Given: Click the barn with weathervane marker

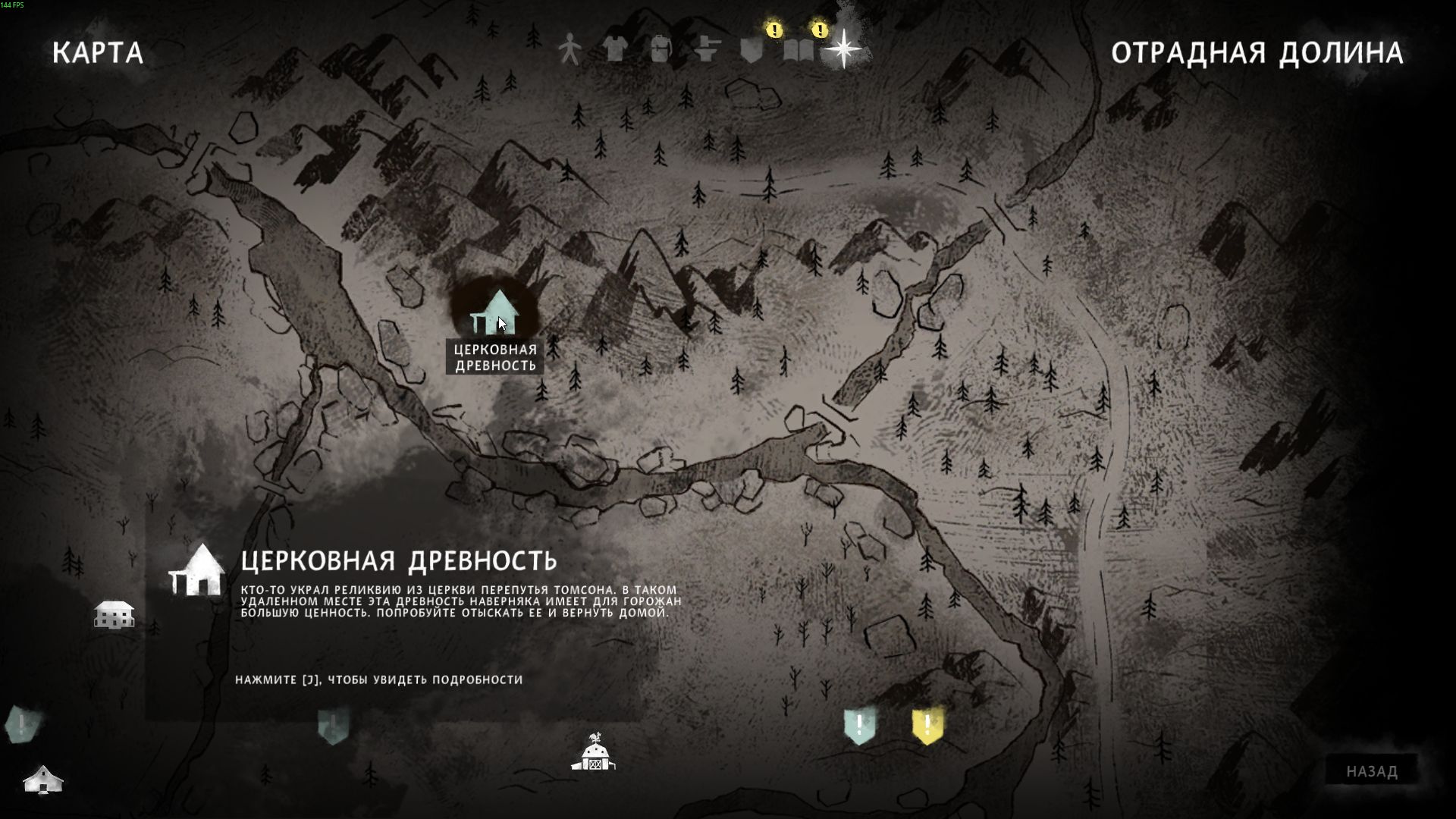Looking at the screenshot, I should (594, 752).
